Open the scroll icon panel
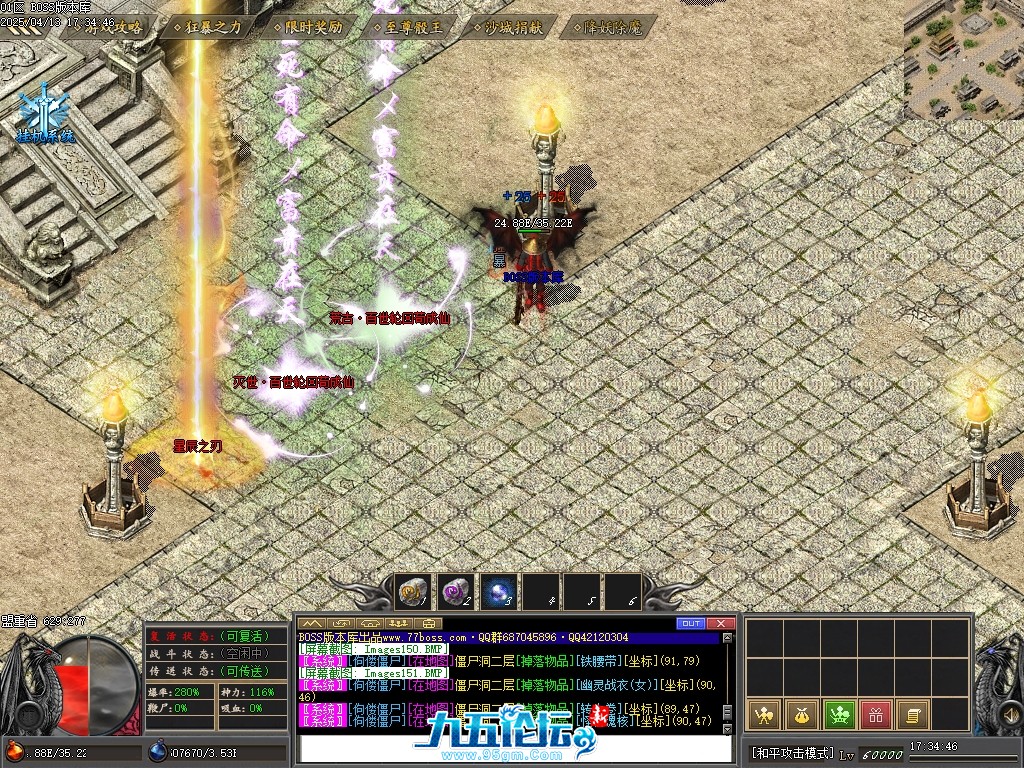This screenshot has height=768, width=1024. point(913,714)
